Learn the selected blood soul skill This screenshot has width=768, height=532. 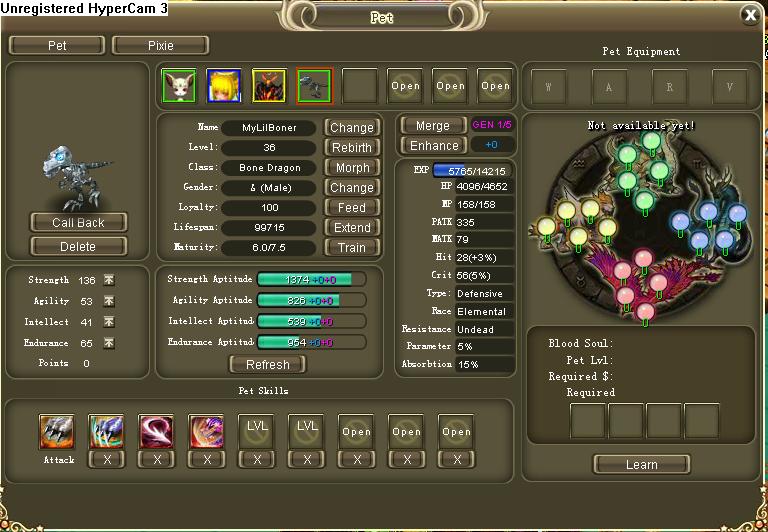coord(641,464)
